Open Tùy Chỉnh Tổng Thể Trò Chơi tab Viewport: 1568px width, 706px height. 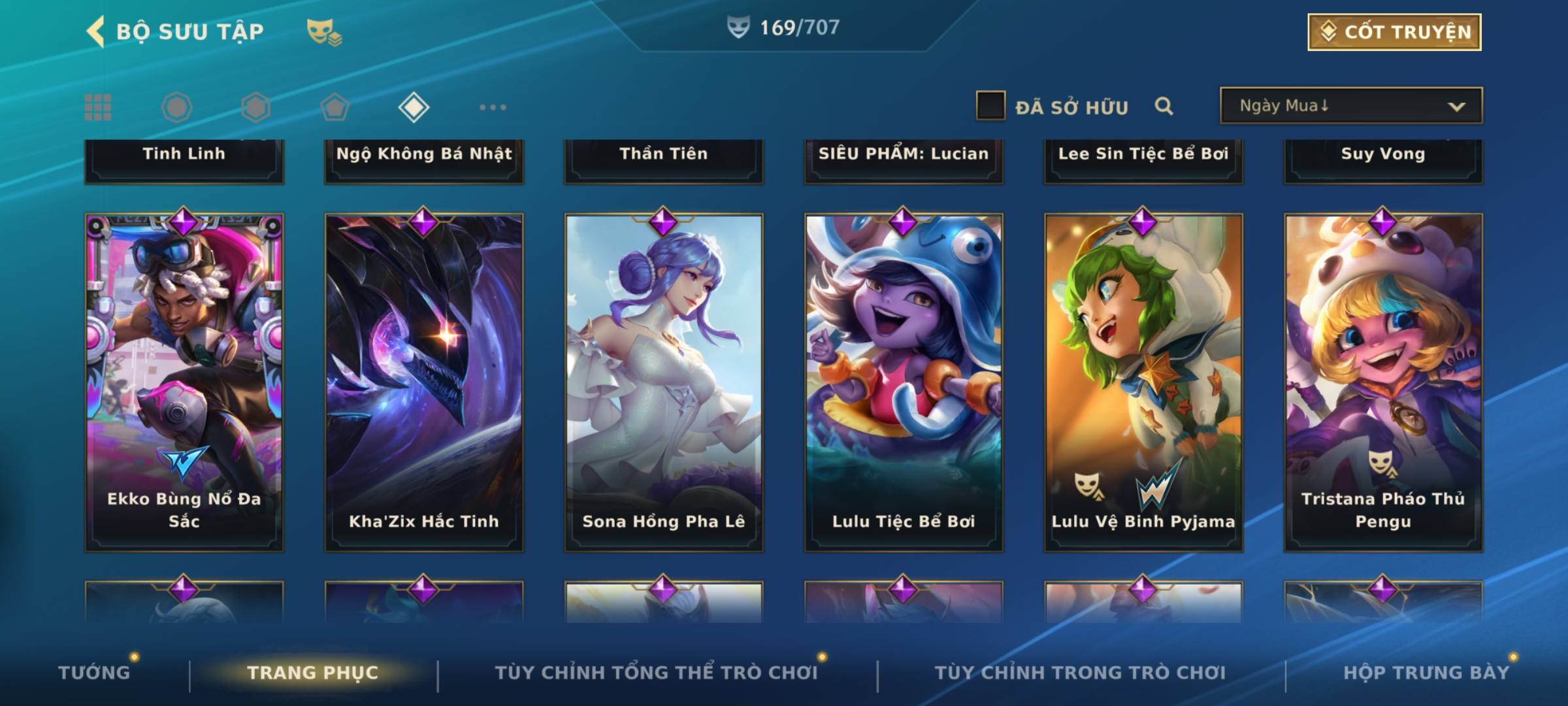pyautogui.click(x=656, y=673)
